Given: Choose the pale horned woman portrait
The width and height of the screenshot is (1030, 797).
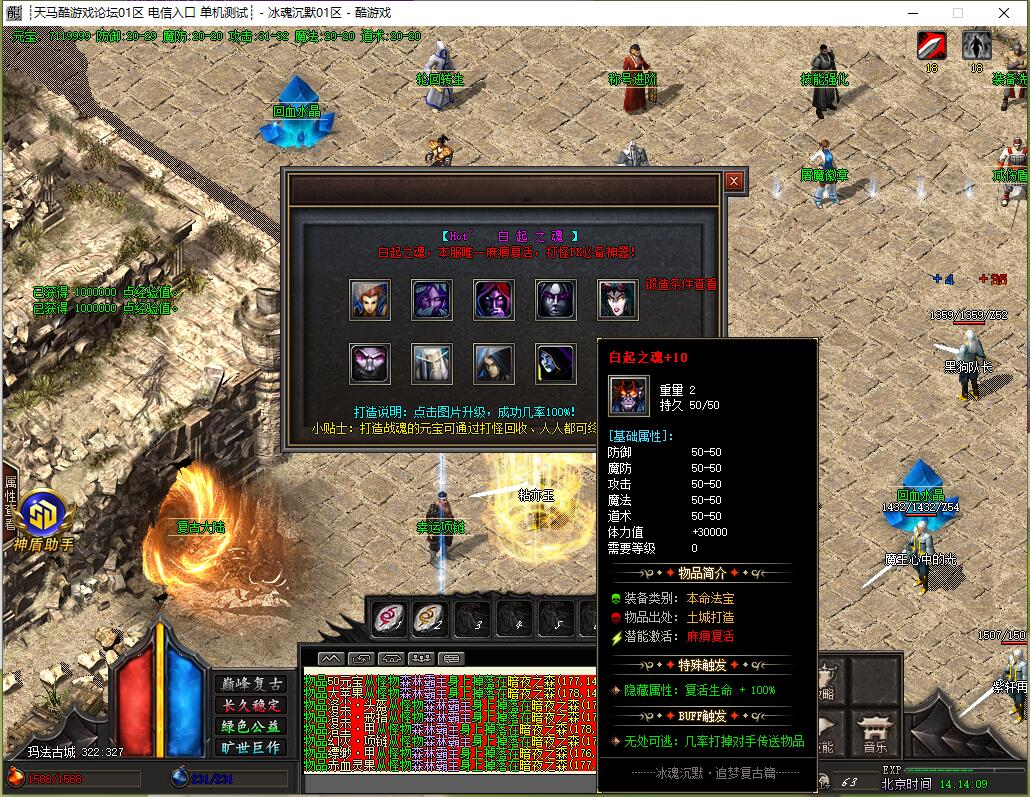Looking at the screenshot, I should pyautogui.click(x=618, y=299).
